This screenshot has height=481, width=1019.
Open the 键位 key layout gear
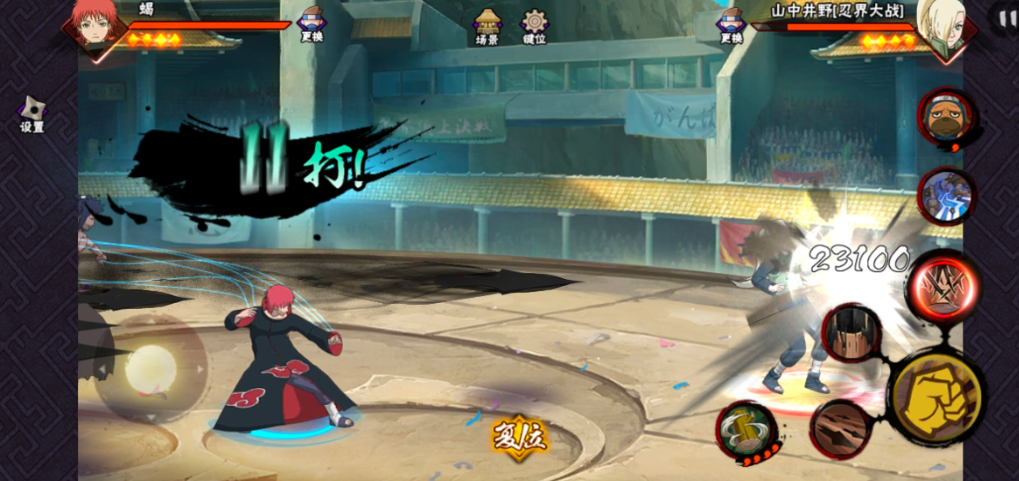point(535,26)
